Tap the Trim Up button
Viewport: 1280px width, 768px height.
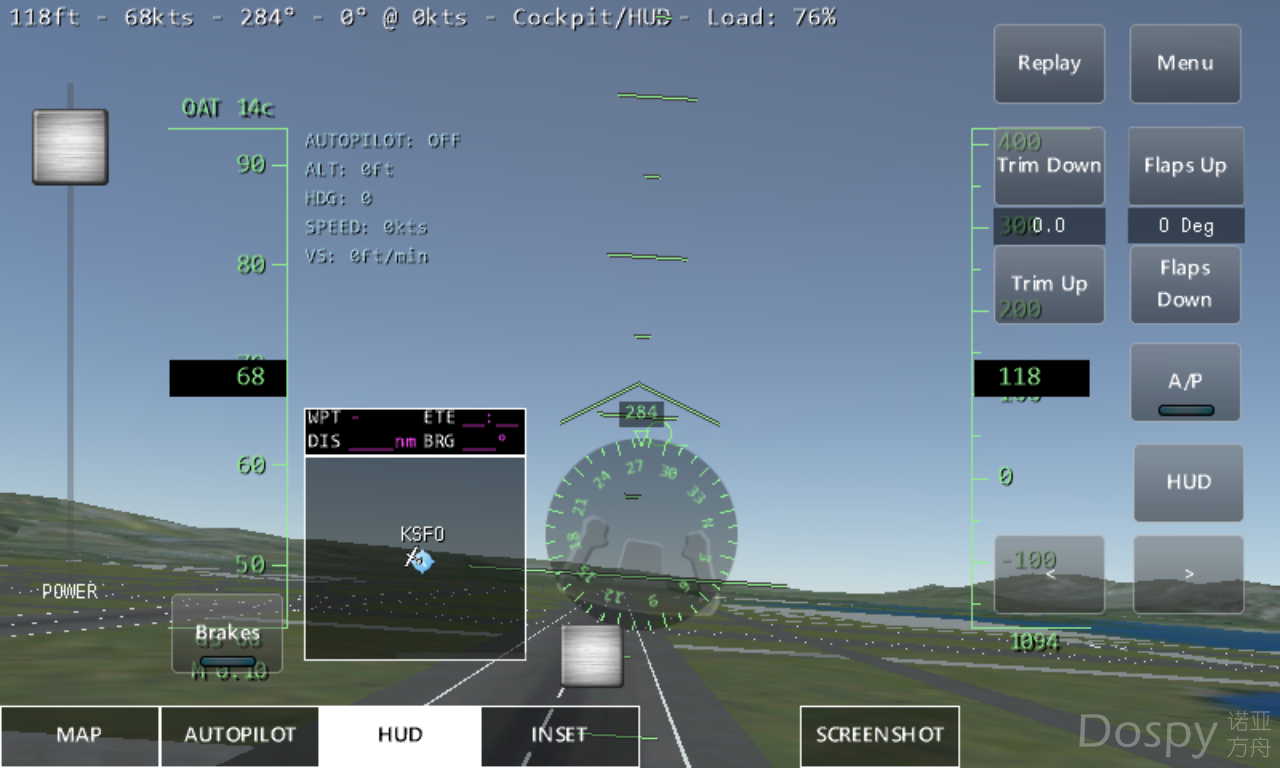(x=1049, y=284)
